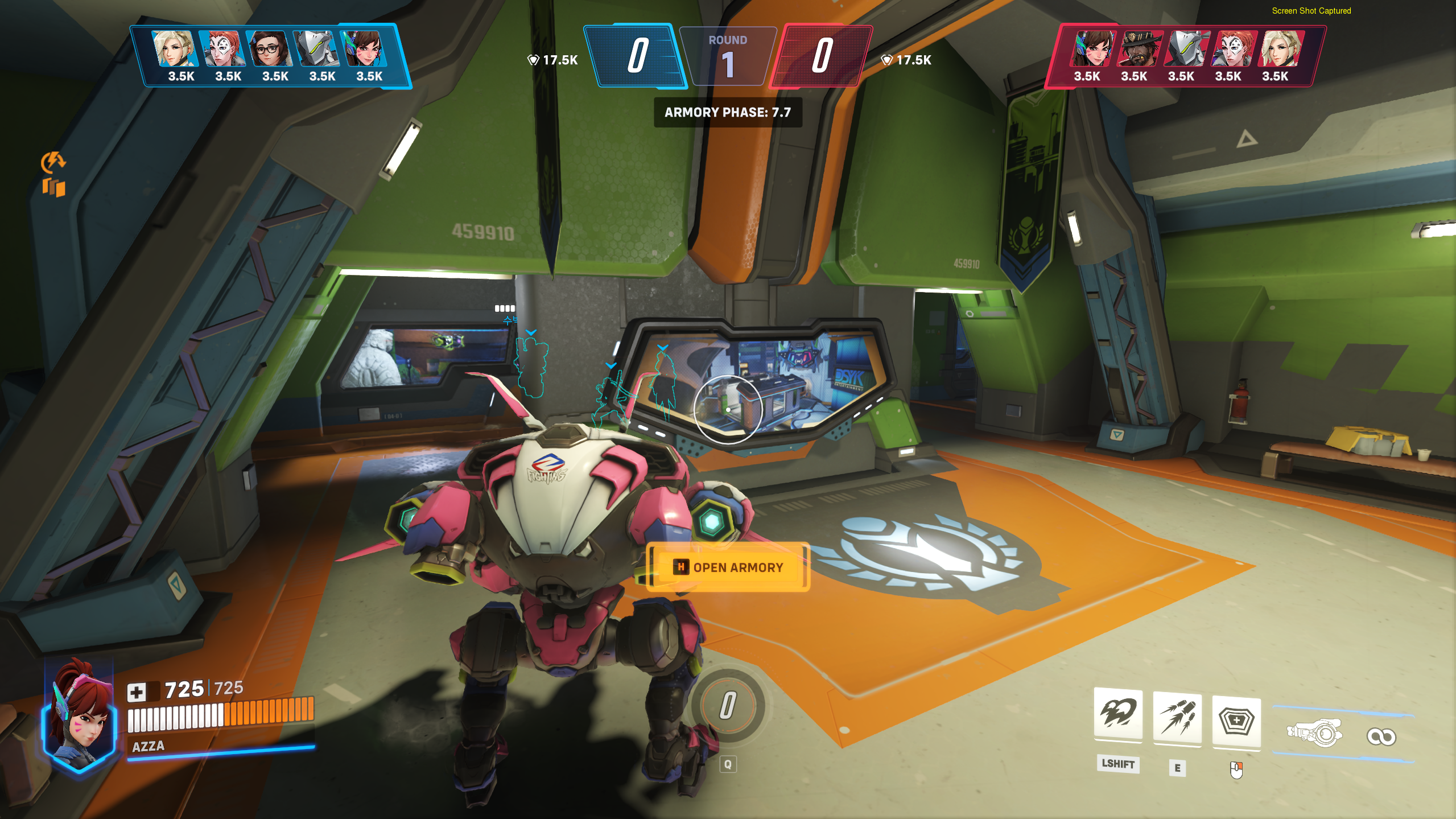Click the Armory Phase 7.7 banner
Viewport: 1456px width, 819px height.
(x=727, y=113)
